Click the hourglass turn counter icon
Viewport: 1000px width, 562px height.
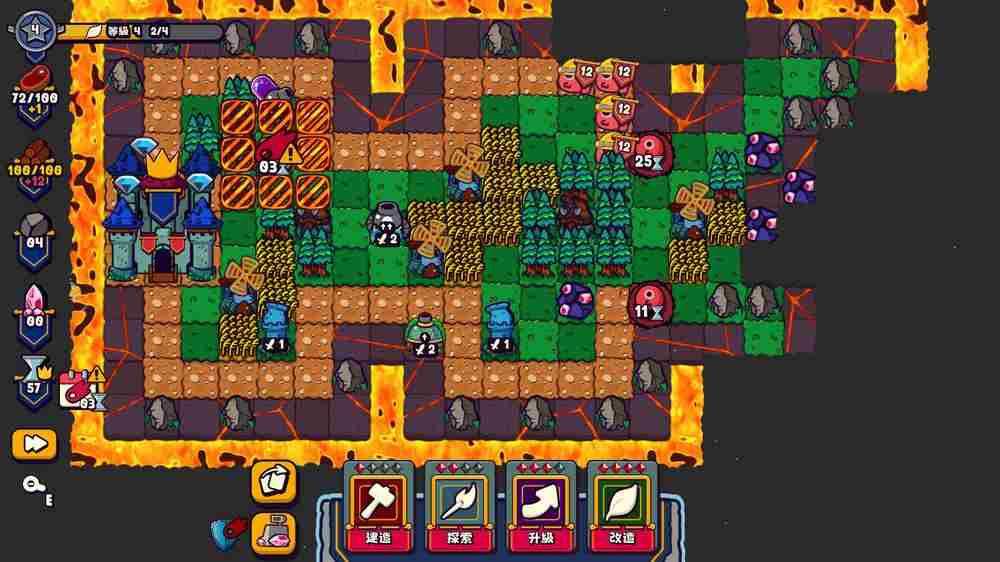36,375
